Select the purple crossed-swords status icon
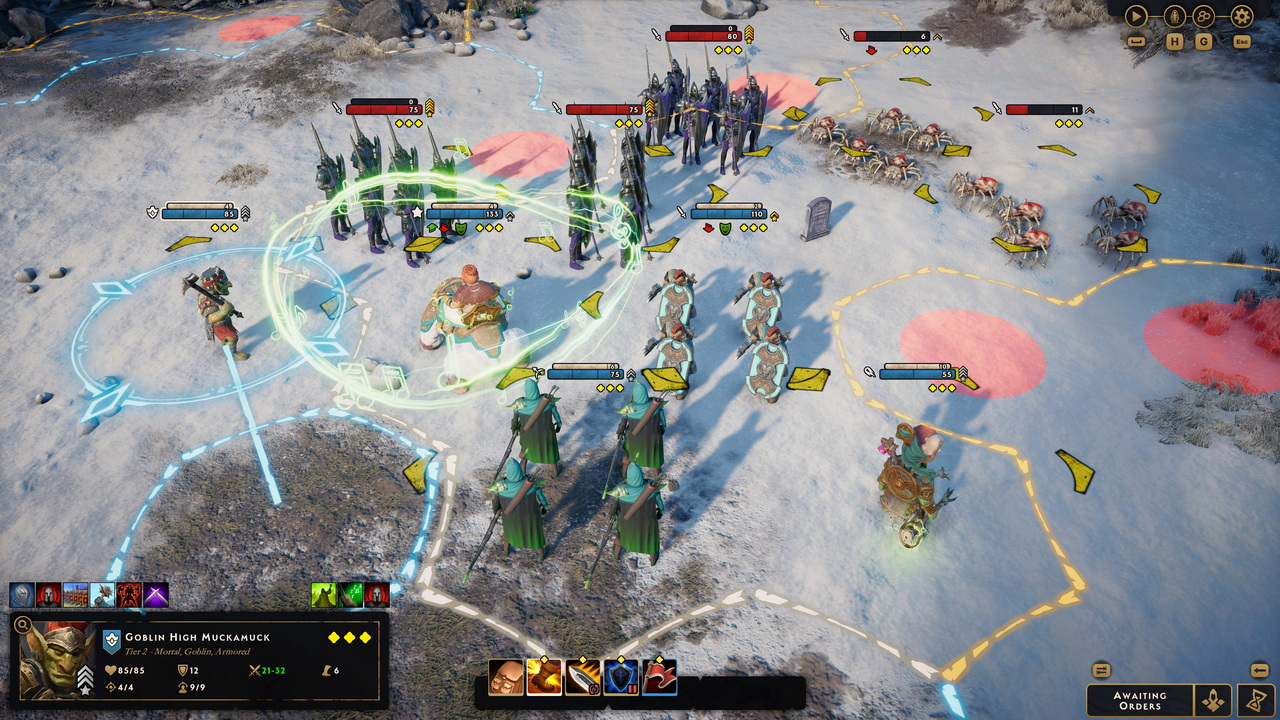This screenshot has height=720, width=1280. [x=156, y=591]
